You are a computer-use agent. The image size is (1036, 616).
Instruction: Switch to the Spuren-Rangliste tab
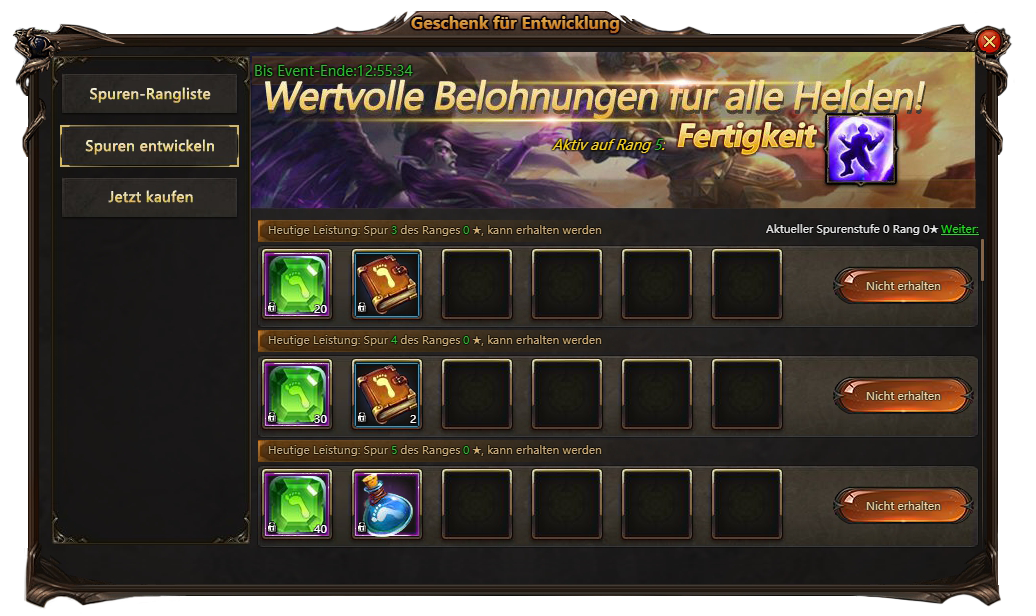click(x=149, y=94)
